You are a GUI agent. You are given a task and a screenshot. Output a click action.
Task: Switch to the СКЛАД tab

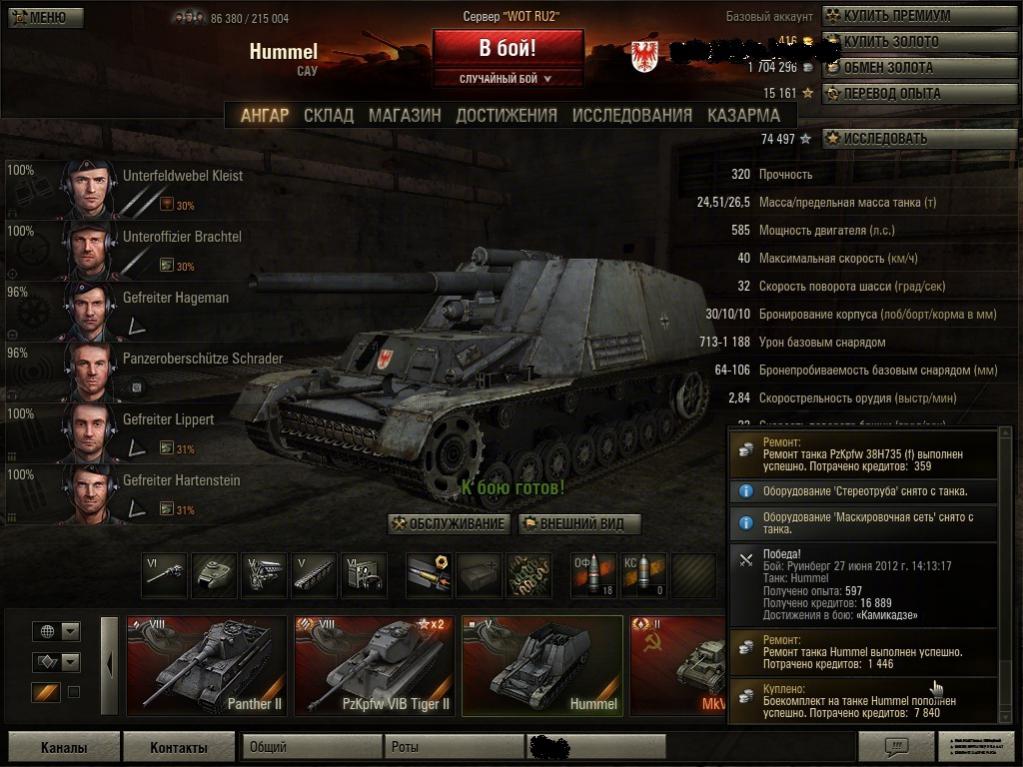(328, 115)
